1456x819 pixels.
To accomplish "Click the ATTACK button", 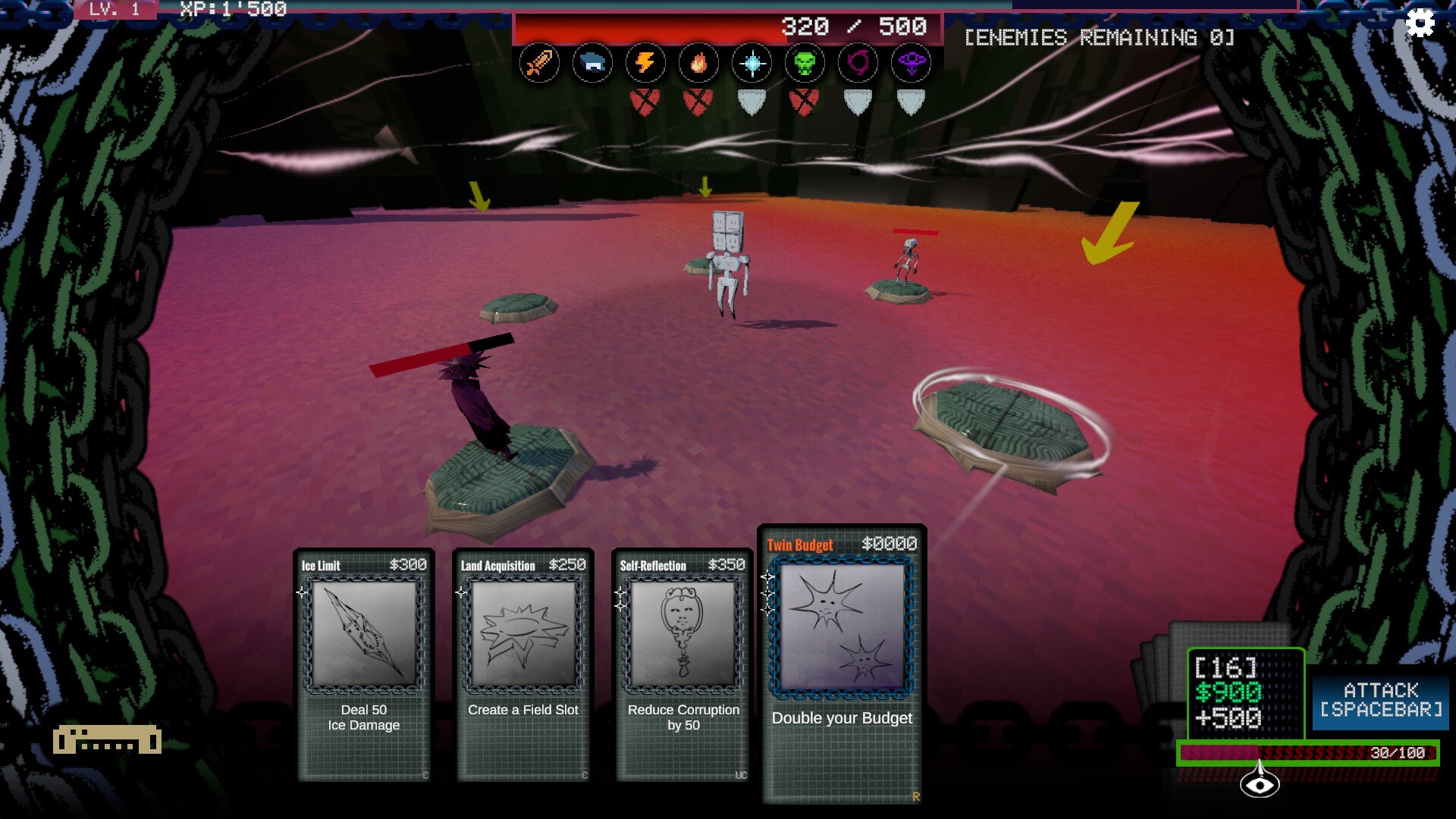I will point(1380,700).
